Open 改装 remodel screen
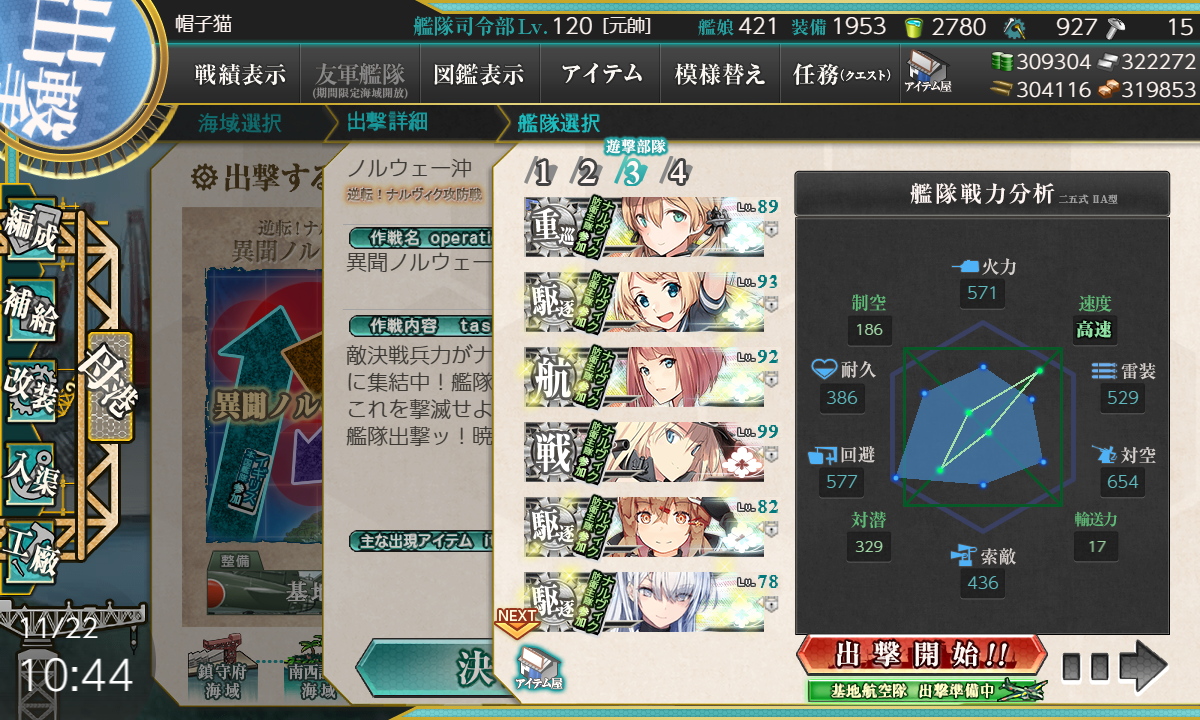 coord(32,388)
